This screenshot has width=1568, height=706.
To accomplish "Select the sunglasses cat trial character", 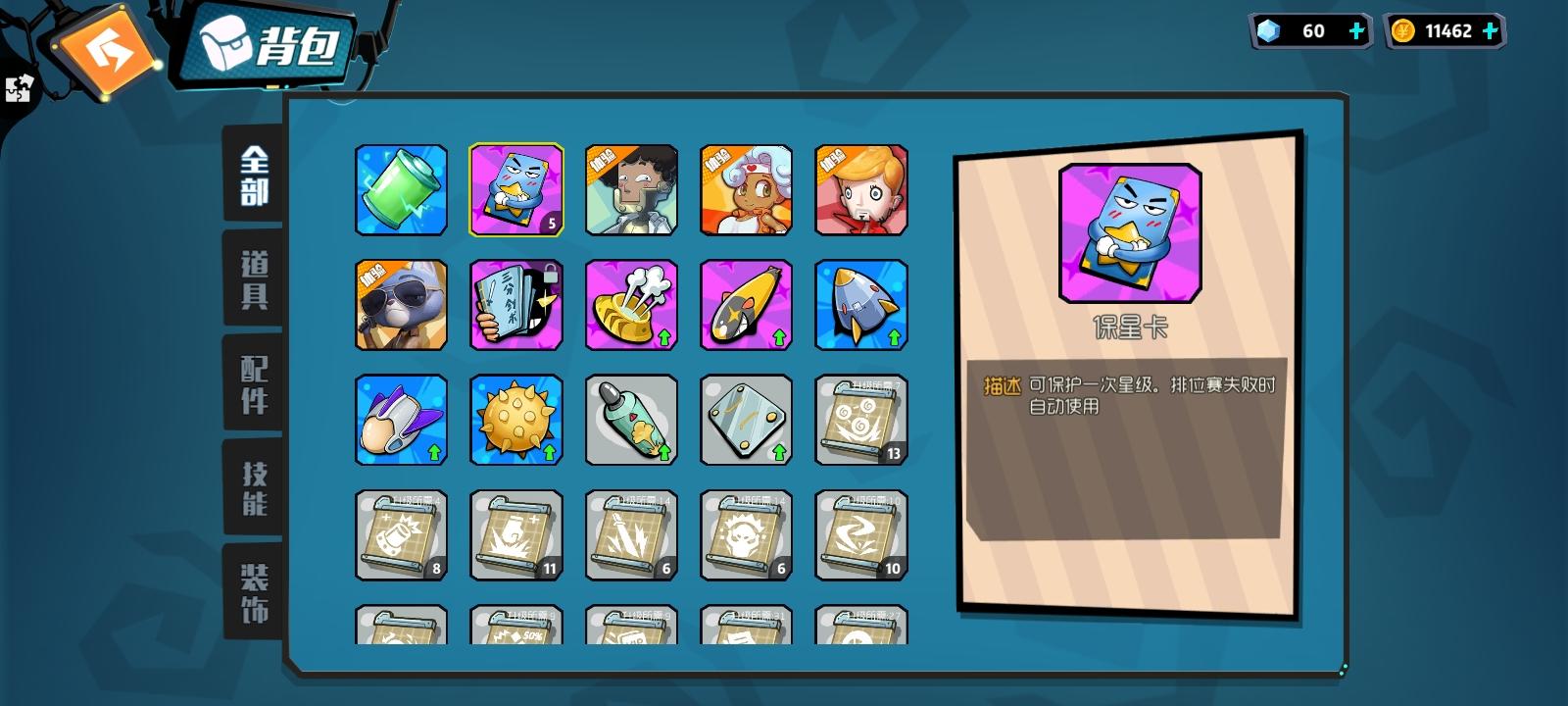I will point(401,304).
